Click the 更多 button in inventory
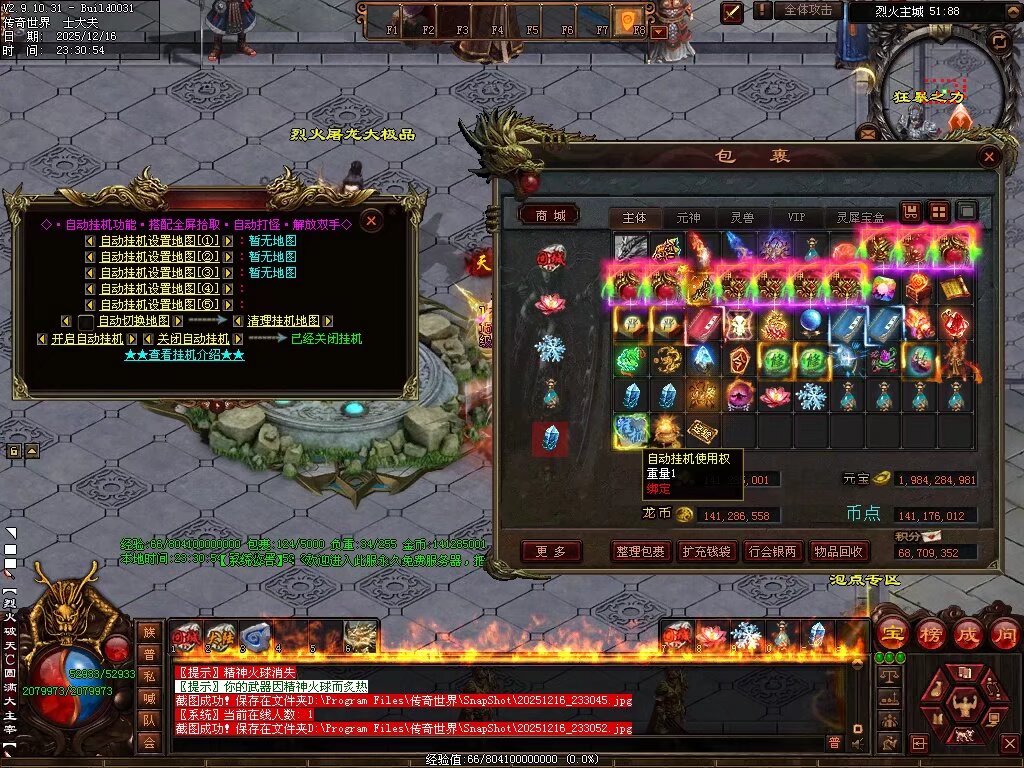Viewport: 1024px width, 768px height. point(551,551)
